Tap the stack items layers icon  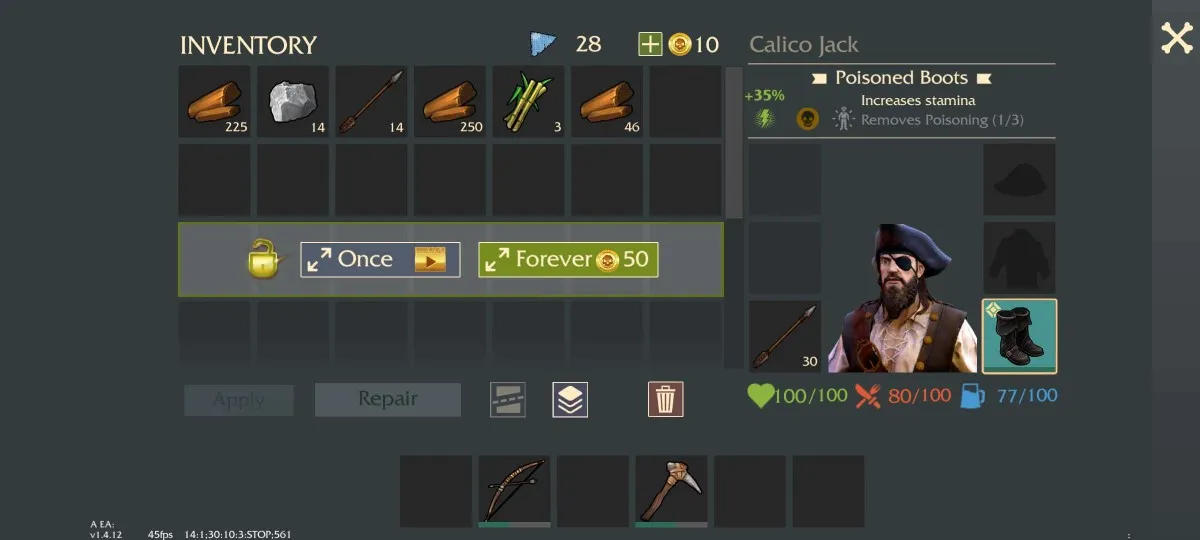570,399
